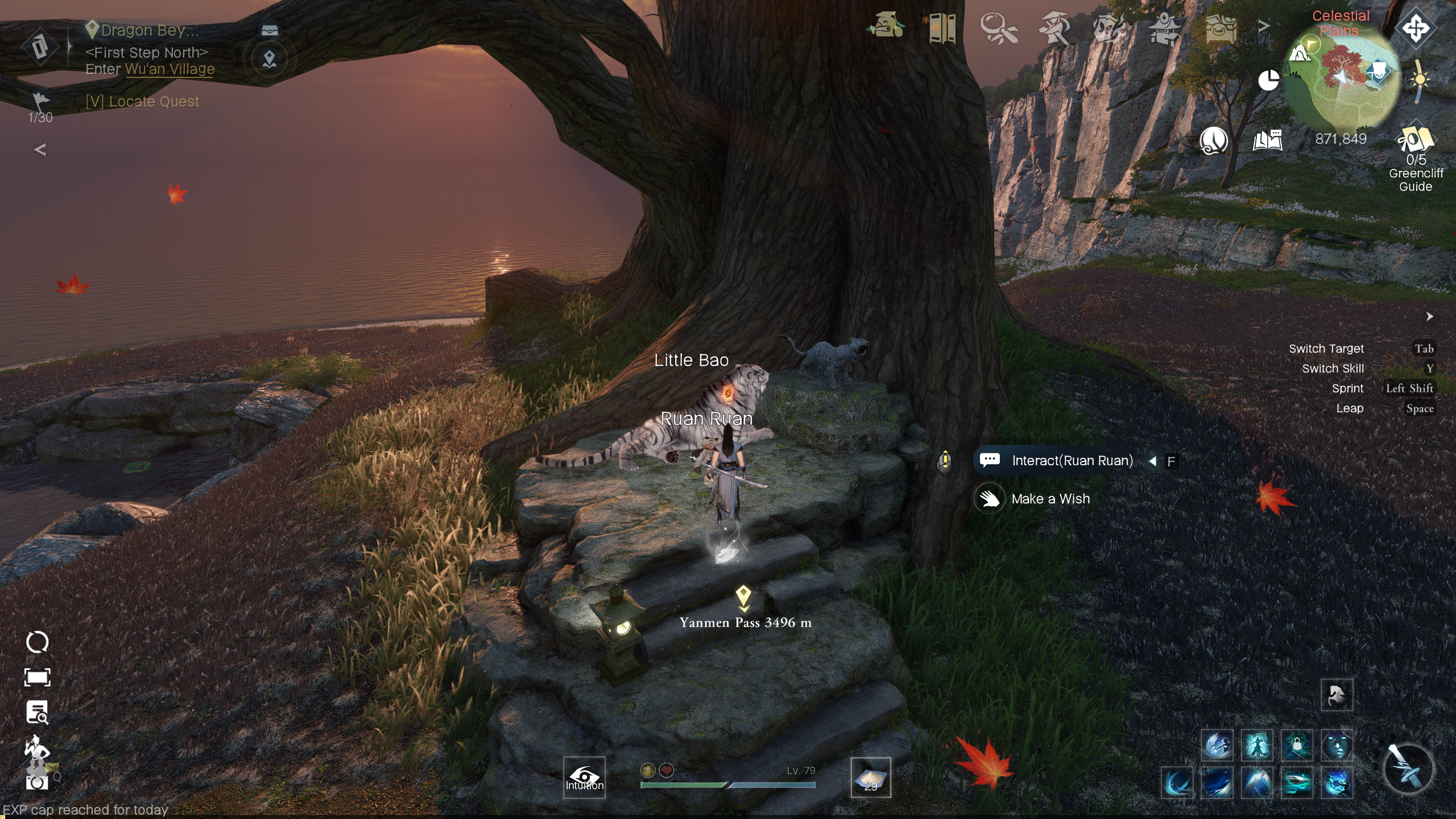Select the padlocked skill slot
Image resolution: width=1456 pixels, height=819 pixels.
point(1297,745)
